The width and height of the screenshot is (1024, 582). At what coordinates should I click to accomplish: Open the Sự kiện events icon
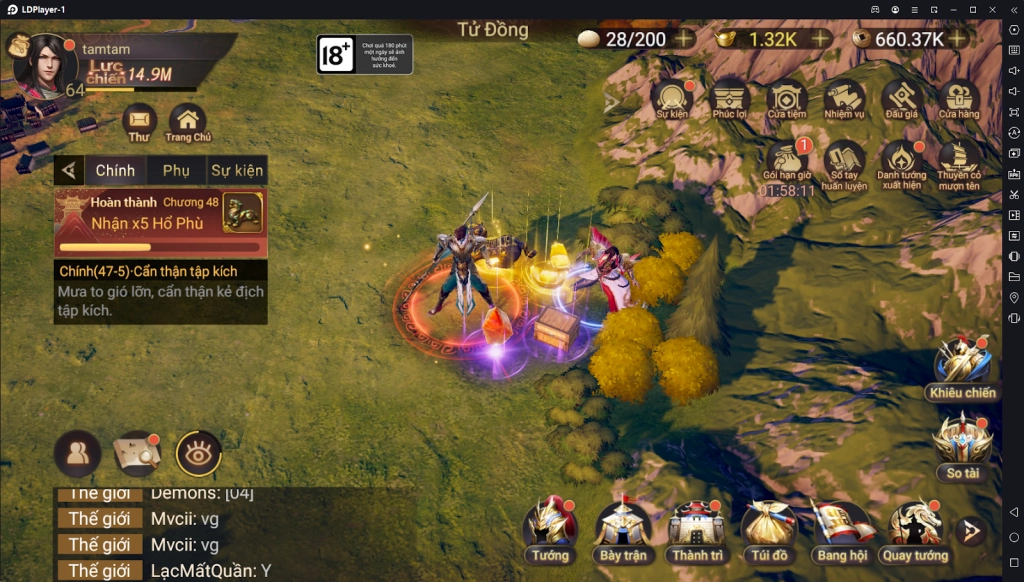click(672, 99)
